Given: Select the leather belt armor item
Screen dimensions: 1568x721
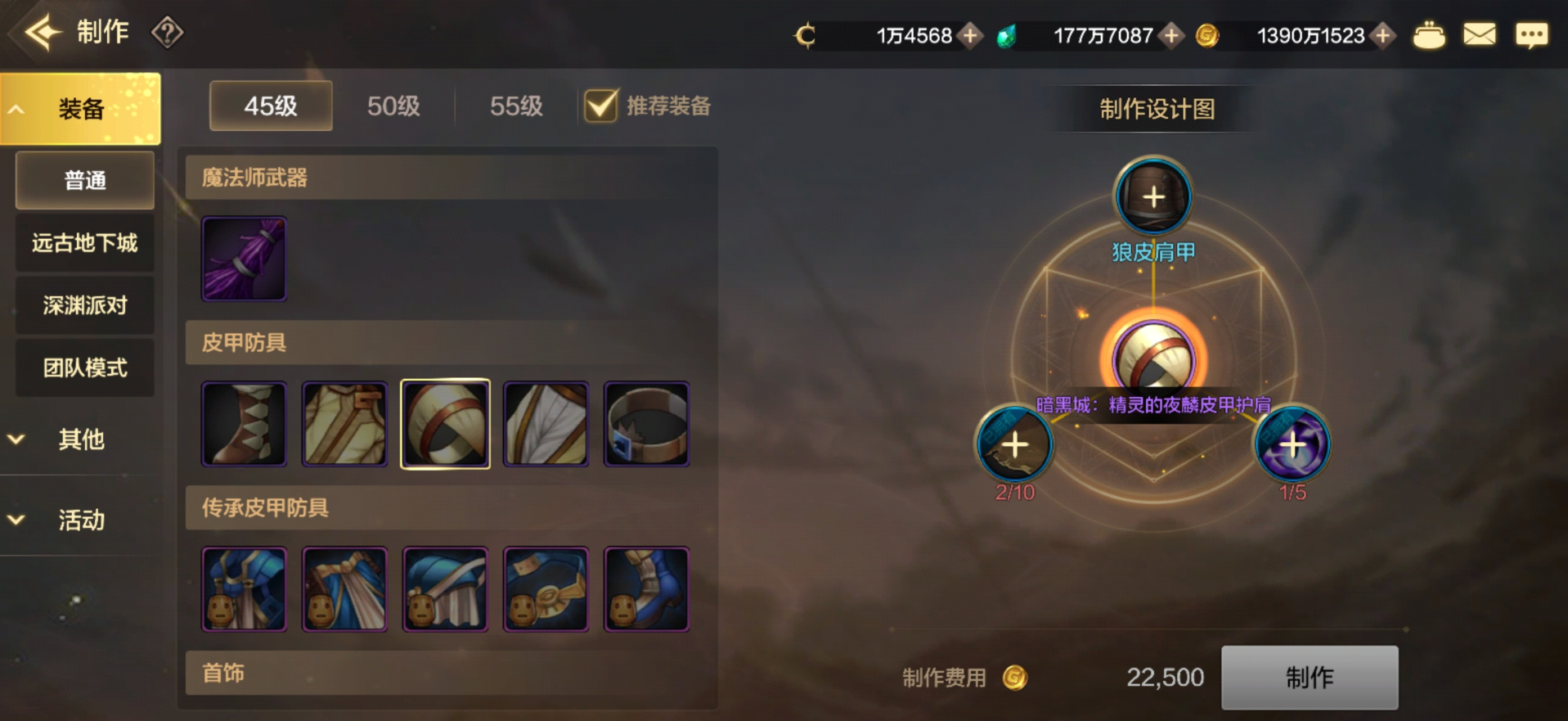Looking at the screenshot, I should point(646,424).
